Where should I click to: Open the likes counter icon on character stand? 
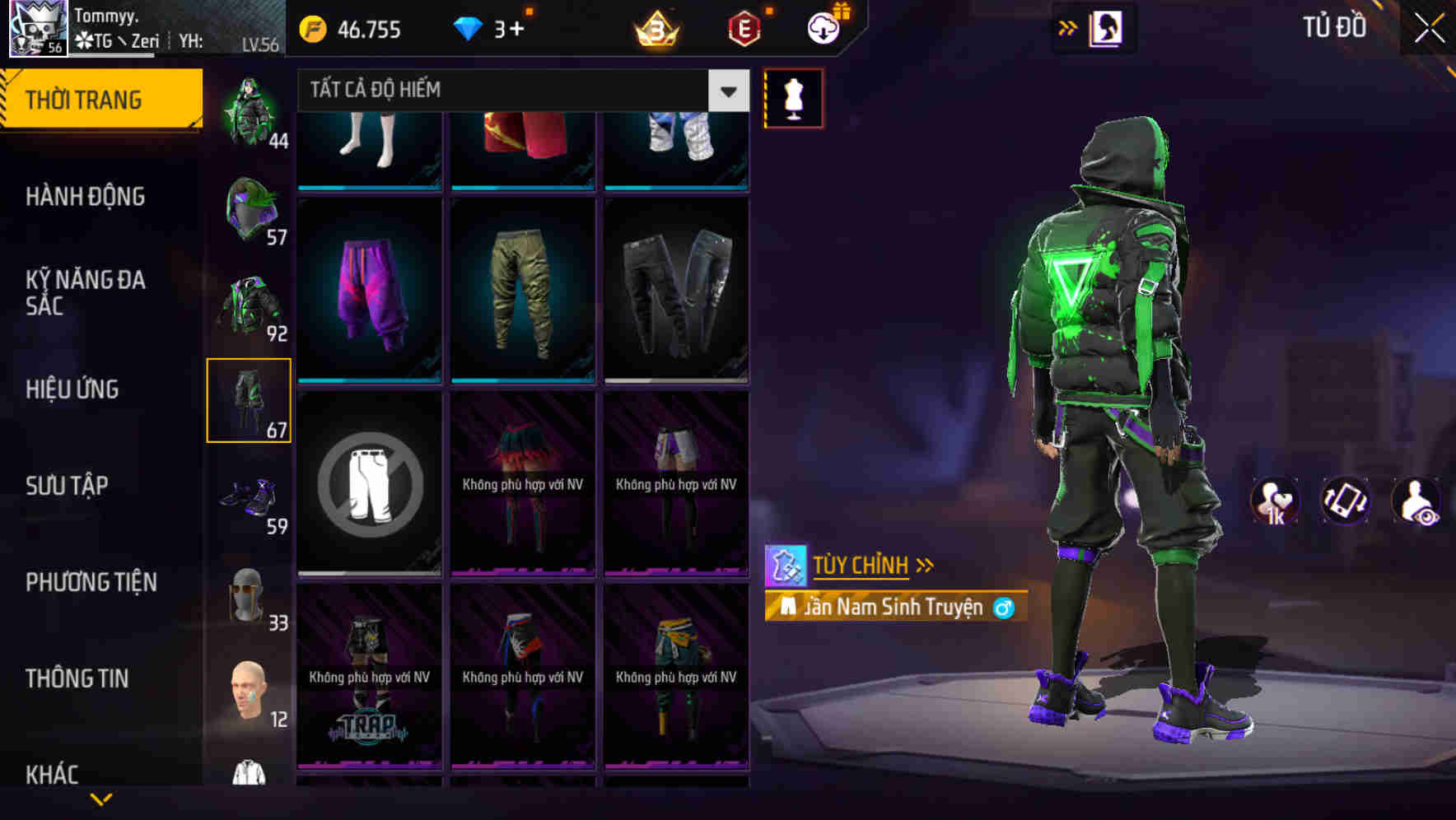(x=1276, y=501)
